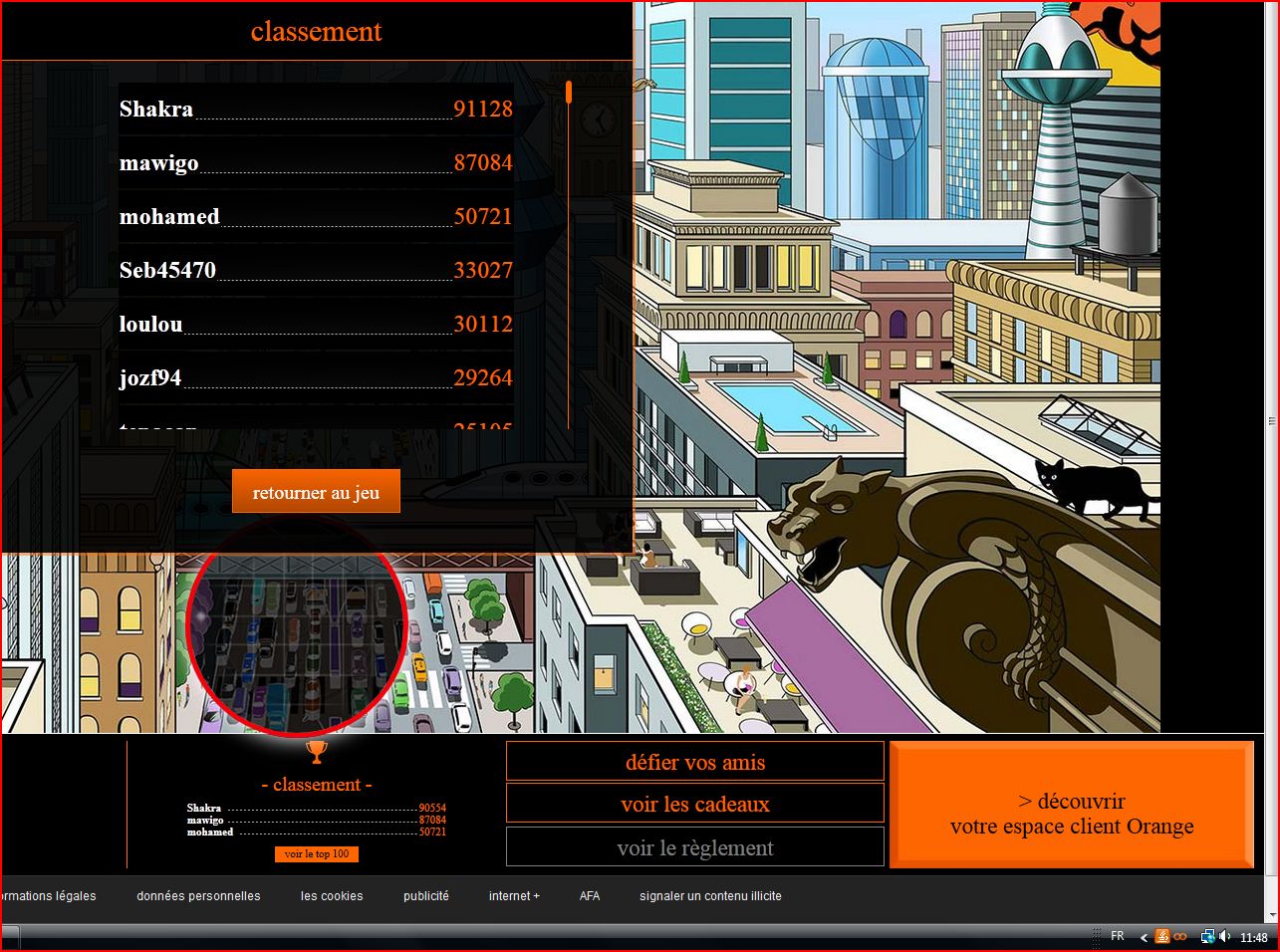
Task: Open 'voir le règlement'
Action: [x=694, y=847]
